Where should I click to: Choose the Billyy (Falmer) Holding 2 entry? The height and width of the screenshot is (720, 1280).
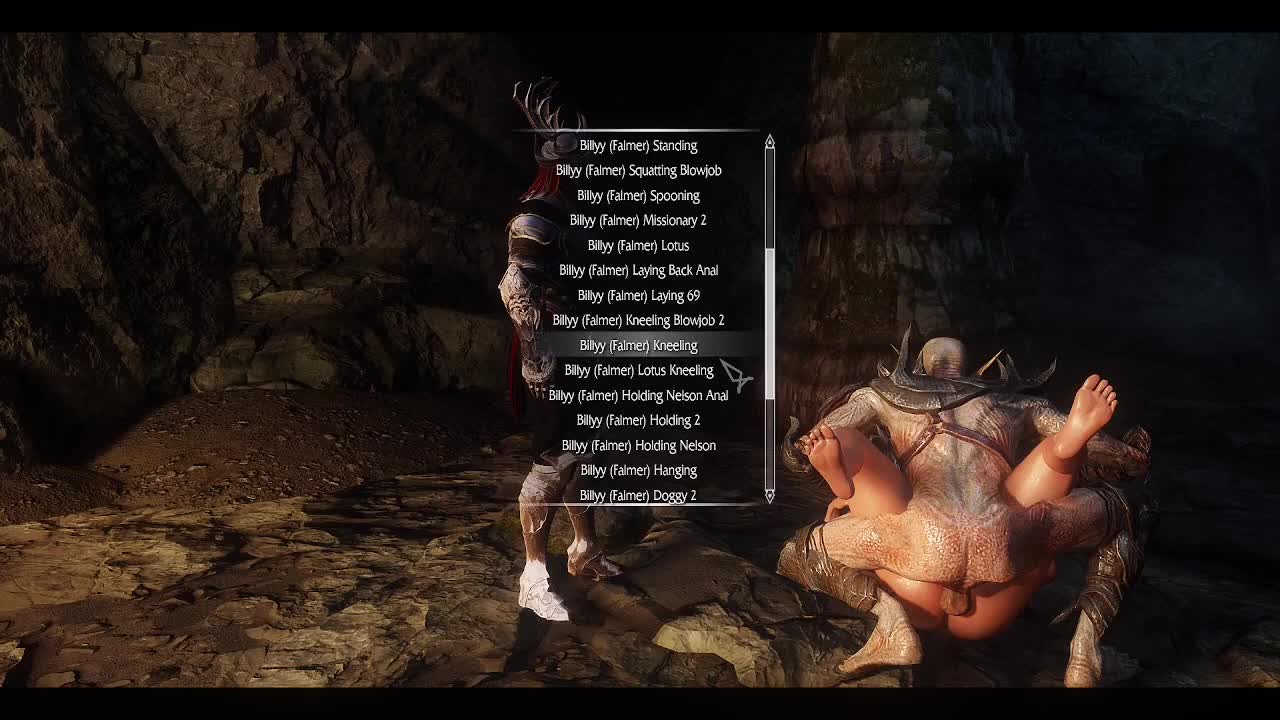point(638,421)
